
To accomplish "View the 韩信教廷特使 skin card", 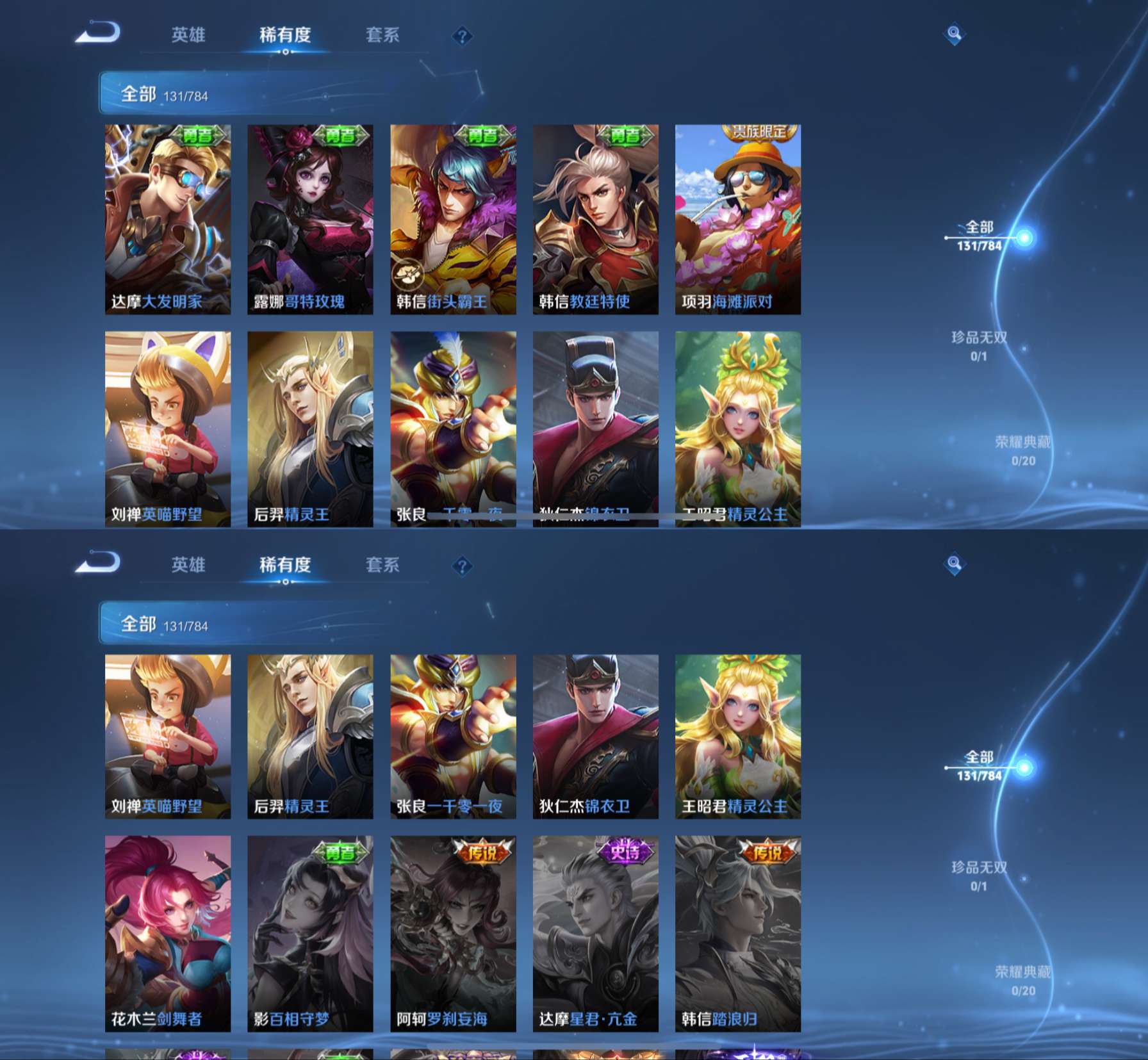I will (595, 219).
